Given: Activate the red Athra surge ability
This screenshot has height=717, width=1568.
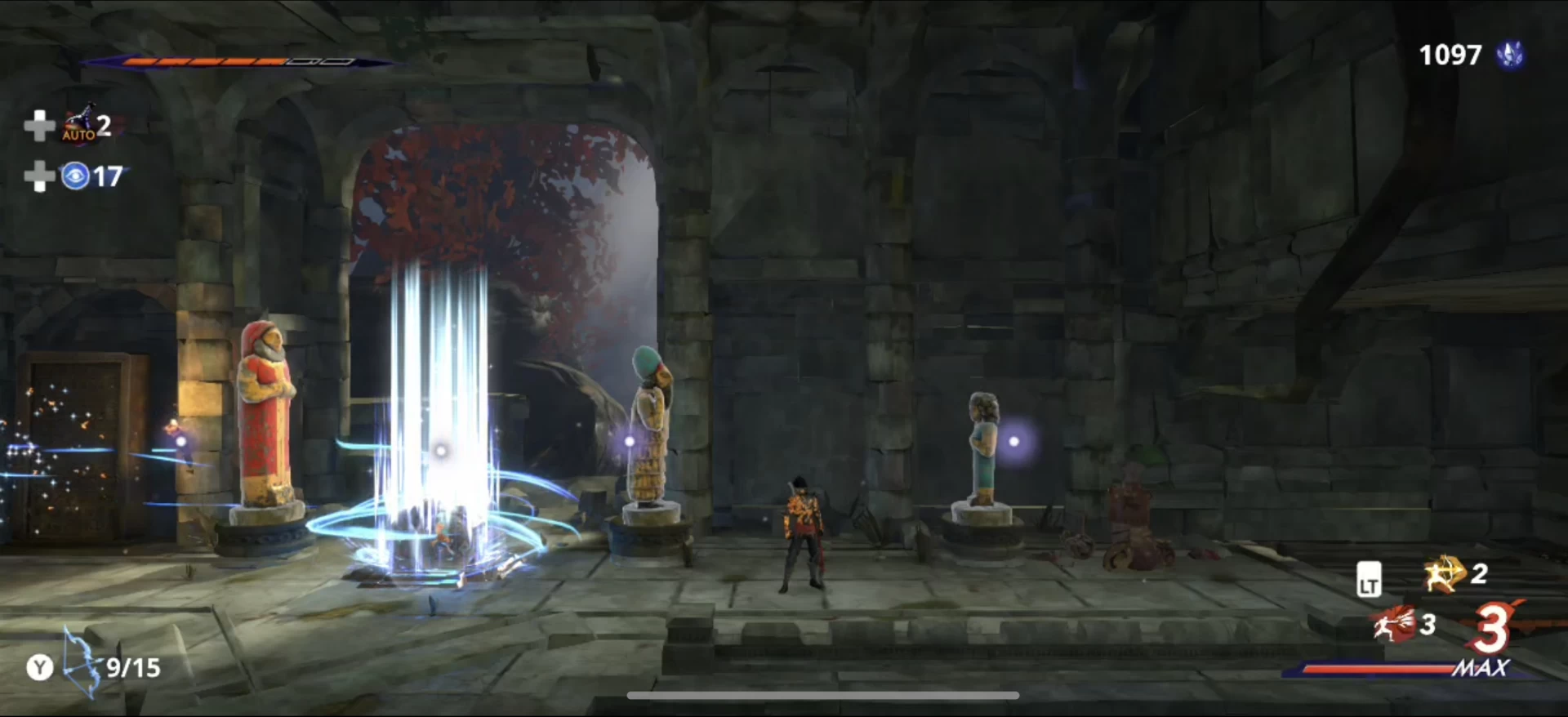Looking at the screenshot, I should pyautogui.click(x=1395, y=625).
